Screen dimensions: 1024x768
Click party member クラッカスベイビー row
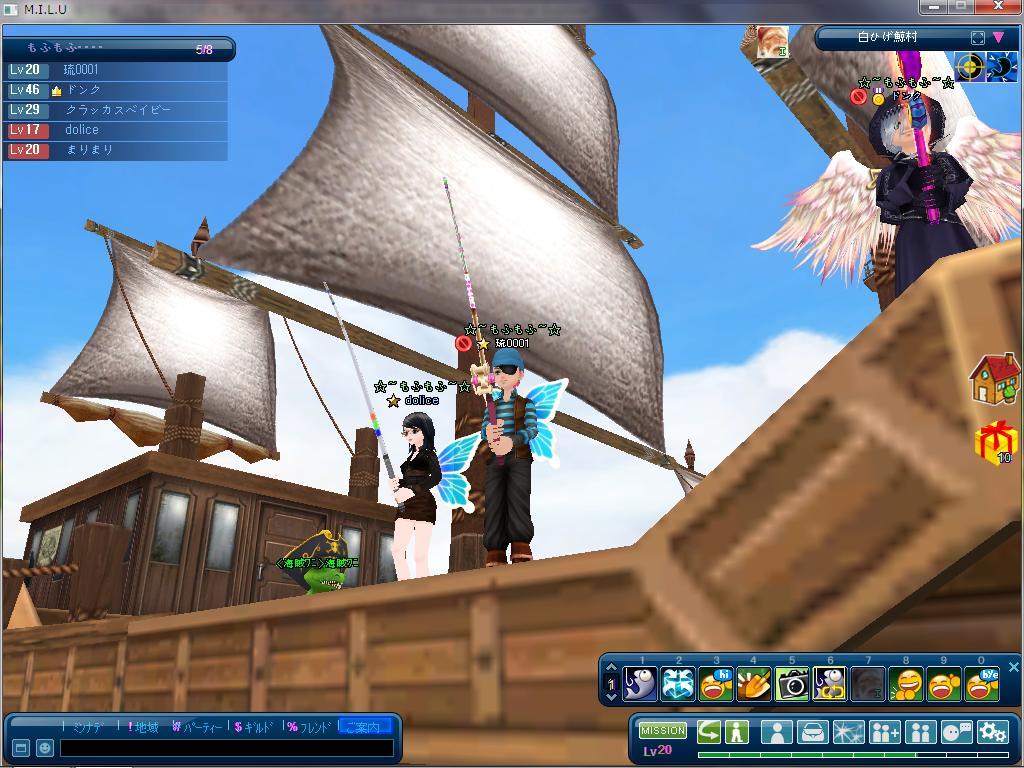click(117, 110)
